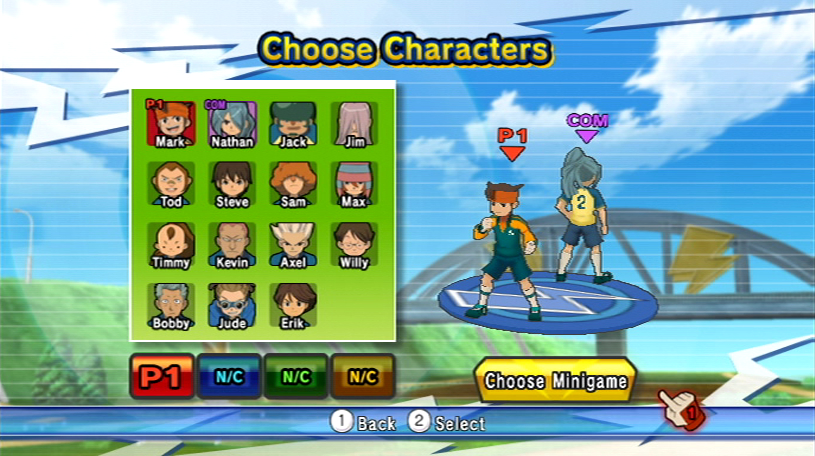Open the Choose Minigame button

tap(555, 381)
